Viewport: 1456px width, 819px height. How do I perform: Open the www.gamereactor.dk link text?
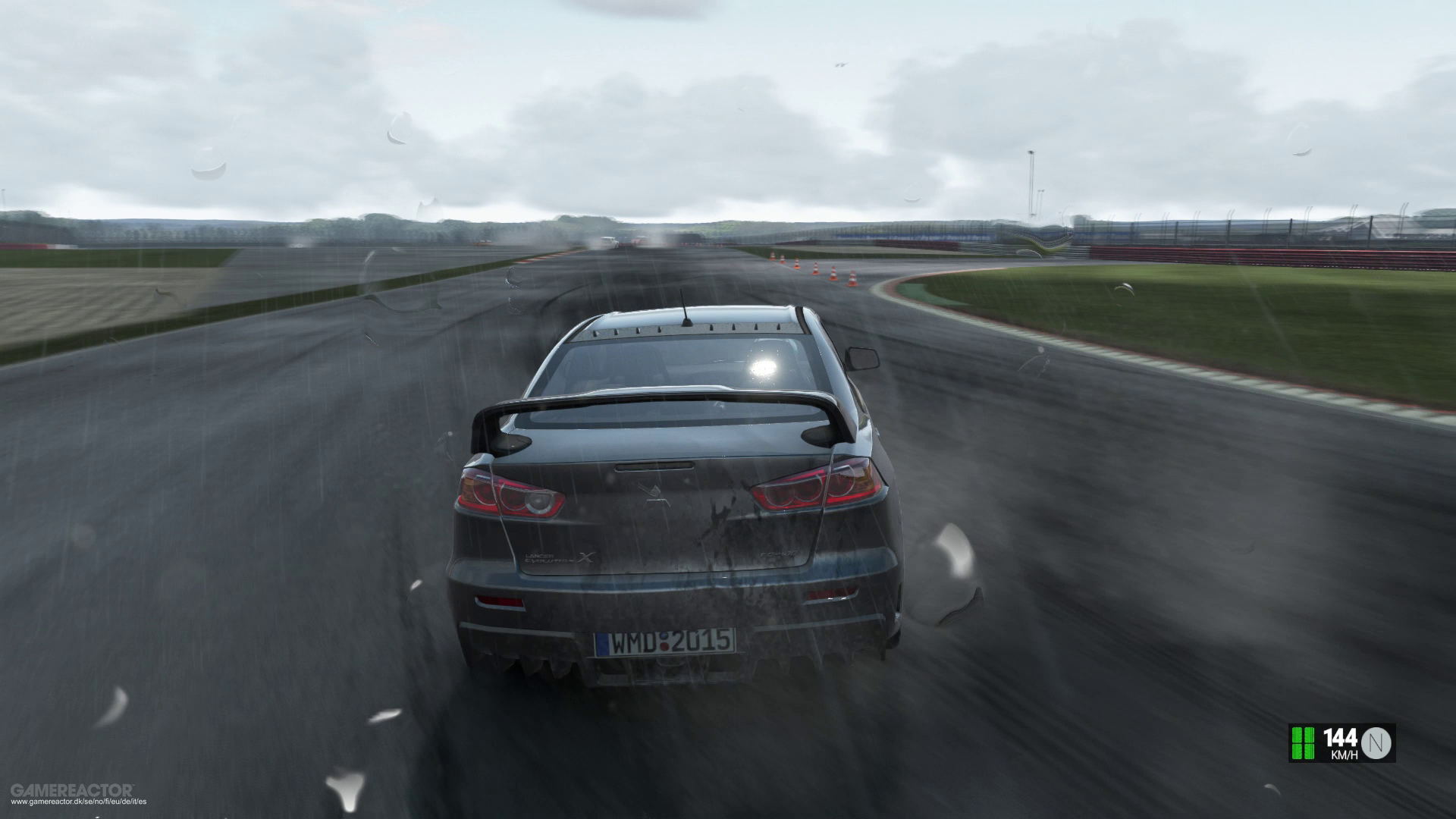coord(78,802)
